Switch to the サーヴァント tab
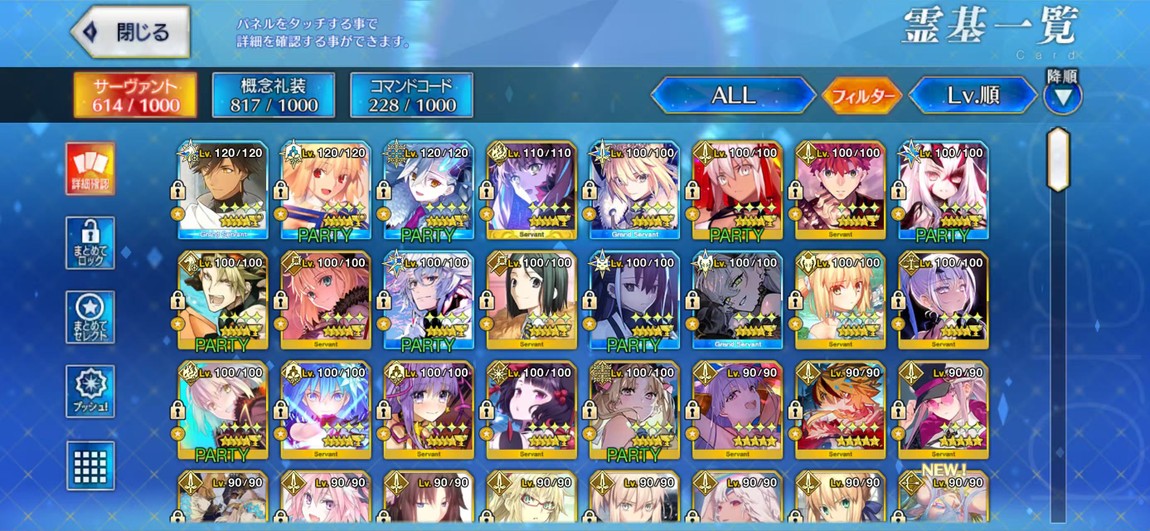This screenshot has height=531, width=1150. point(136,94)
